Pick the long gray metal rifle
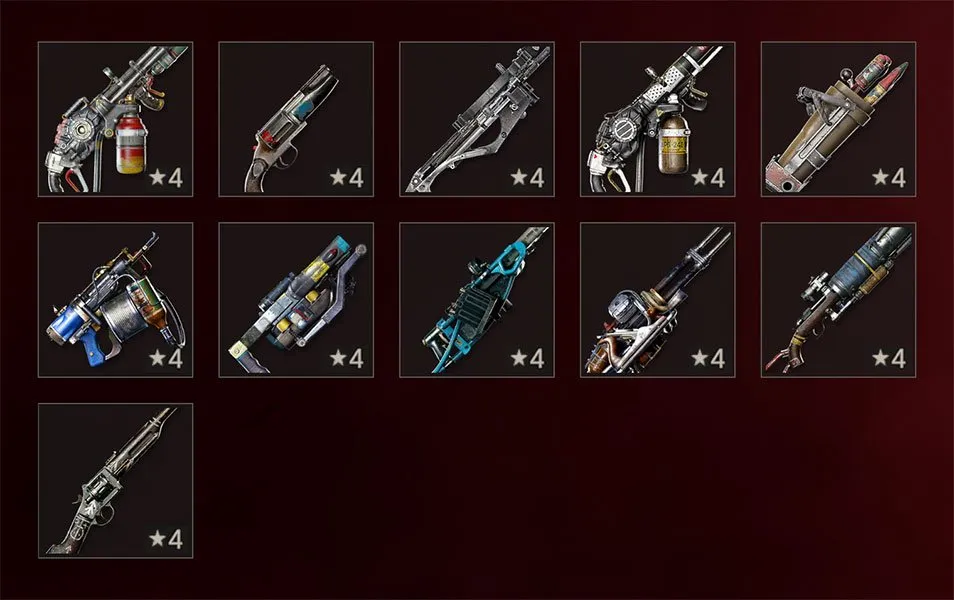The image size is (954, 600). (x=477, y=118)
